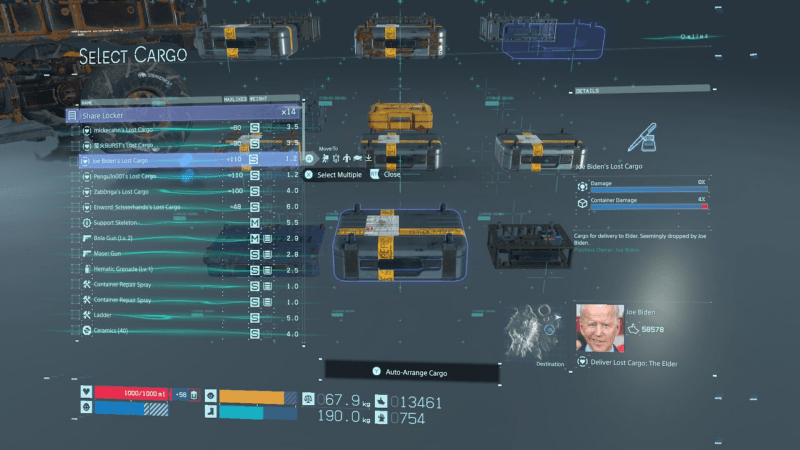
Task: Choose the download-arrow Move To icon
Action: click(x=369, y=158)
